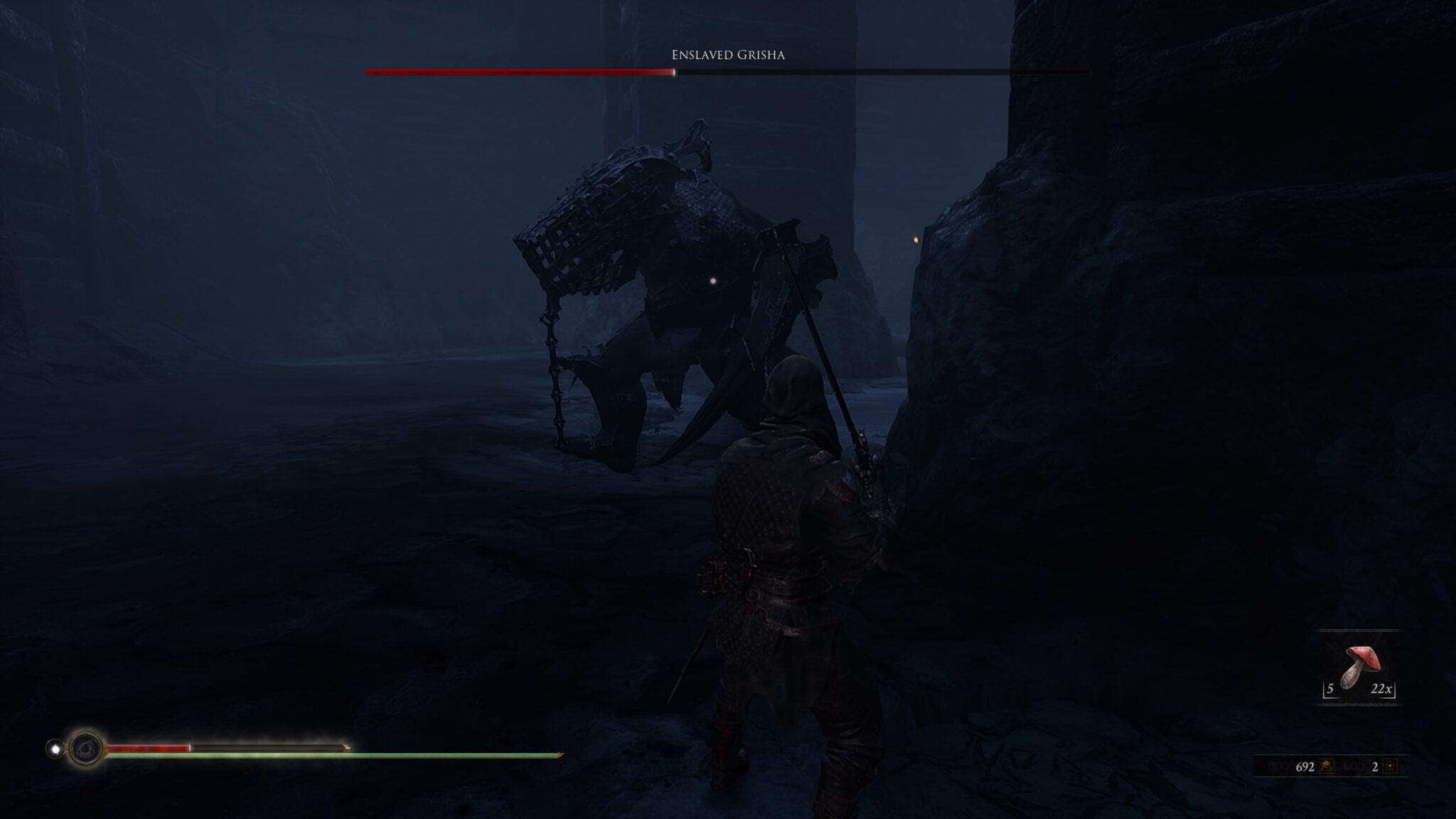Click the circular dark eye emblem near health bar

point(85,749)
